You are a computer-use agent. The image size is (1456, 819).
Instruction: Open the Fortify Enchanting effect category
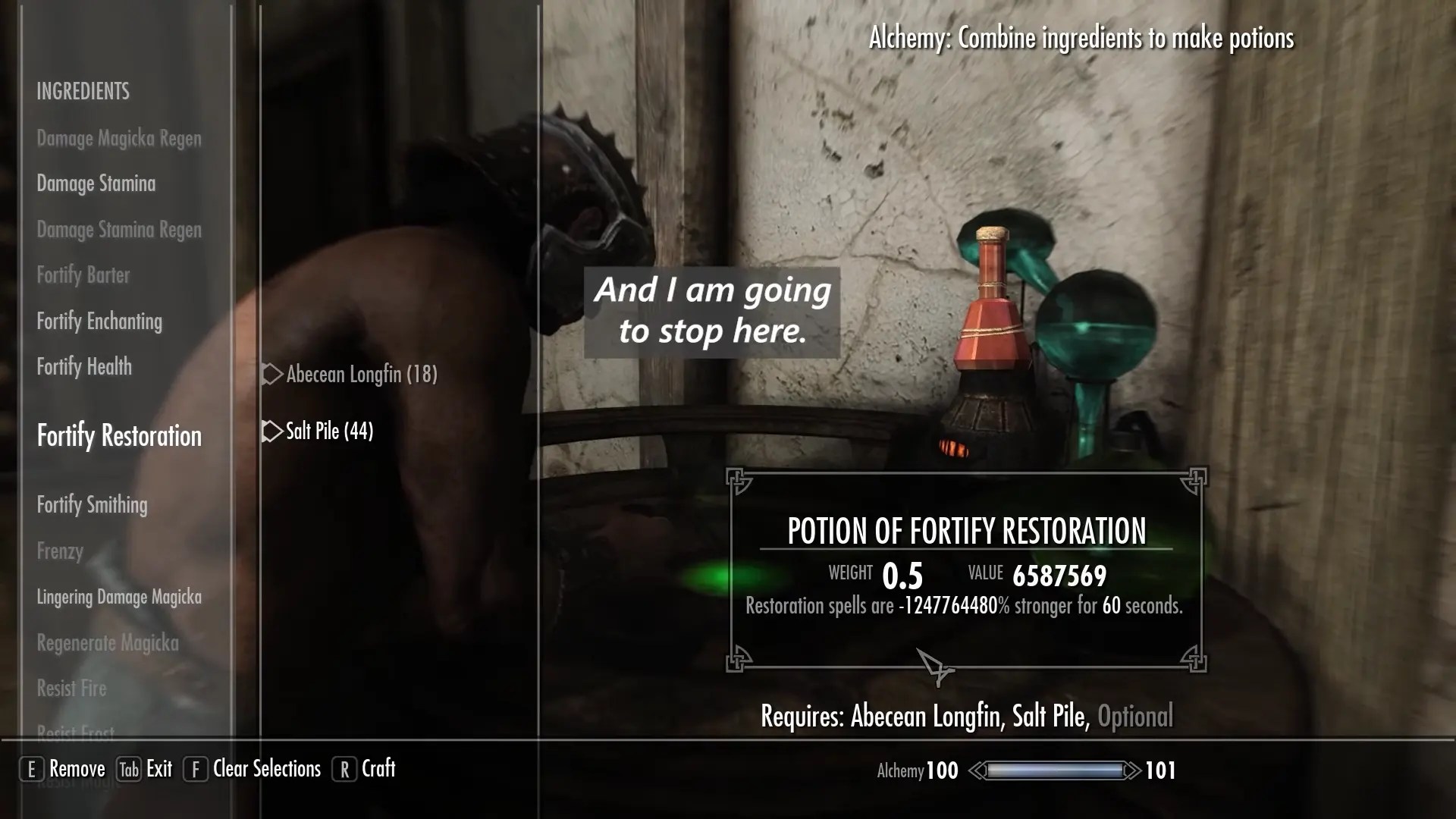click(x=99, y=322)
